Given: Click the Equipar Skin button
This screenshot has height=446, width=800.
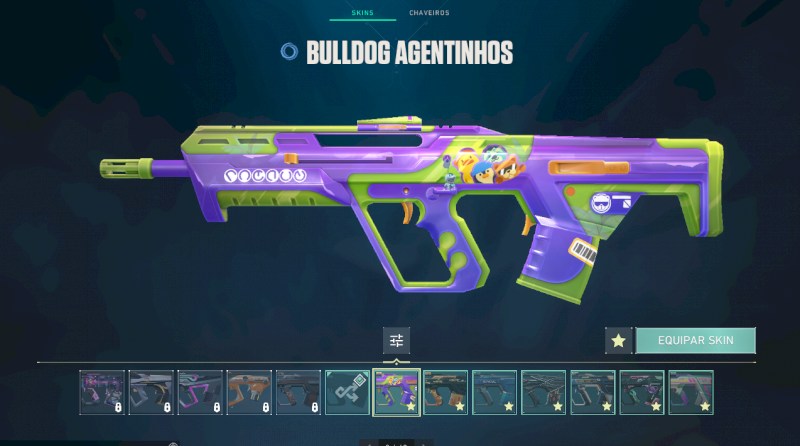Looking at the screenshot, I should click(x=695, y=340).
